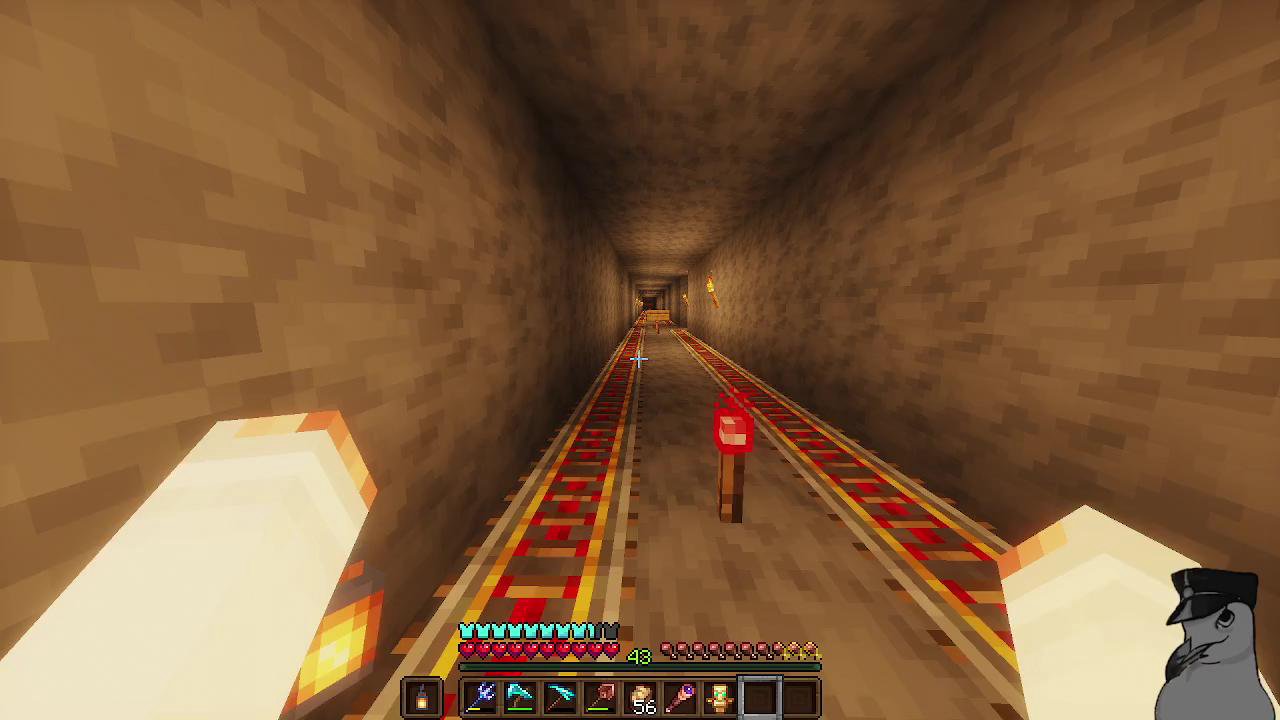The height and width of the screenshot is (720, 1280).
Task: Click the crosshair at screen center
Action: 640,360
